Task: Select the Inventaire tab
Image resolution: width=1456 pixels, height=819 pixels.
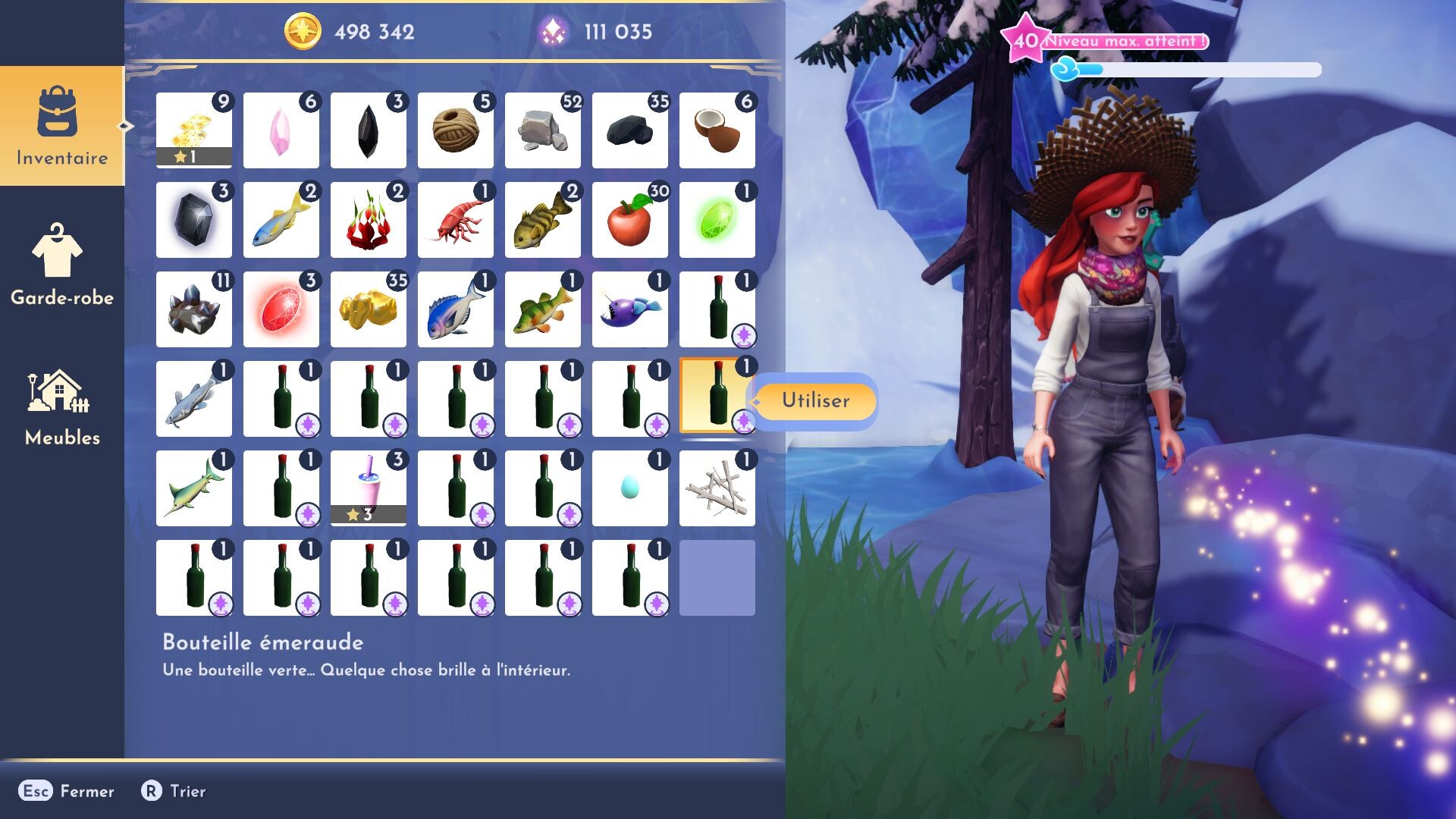Action: pos(62,126)
